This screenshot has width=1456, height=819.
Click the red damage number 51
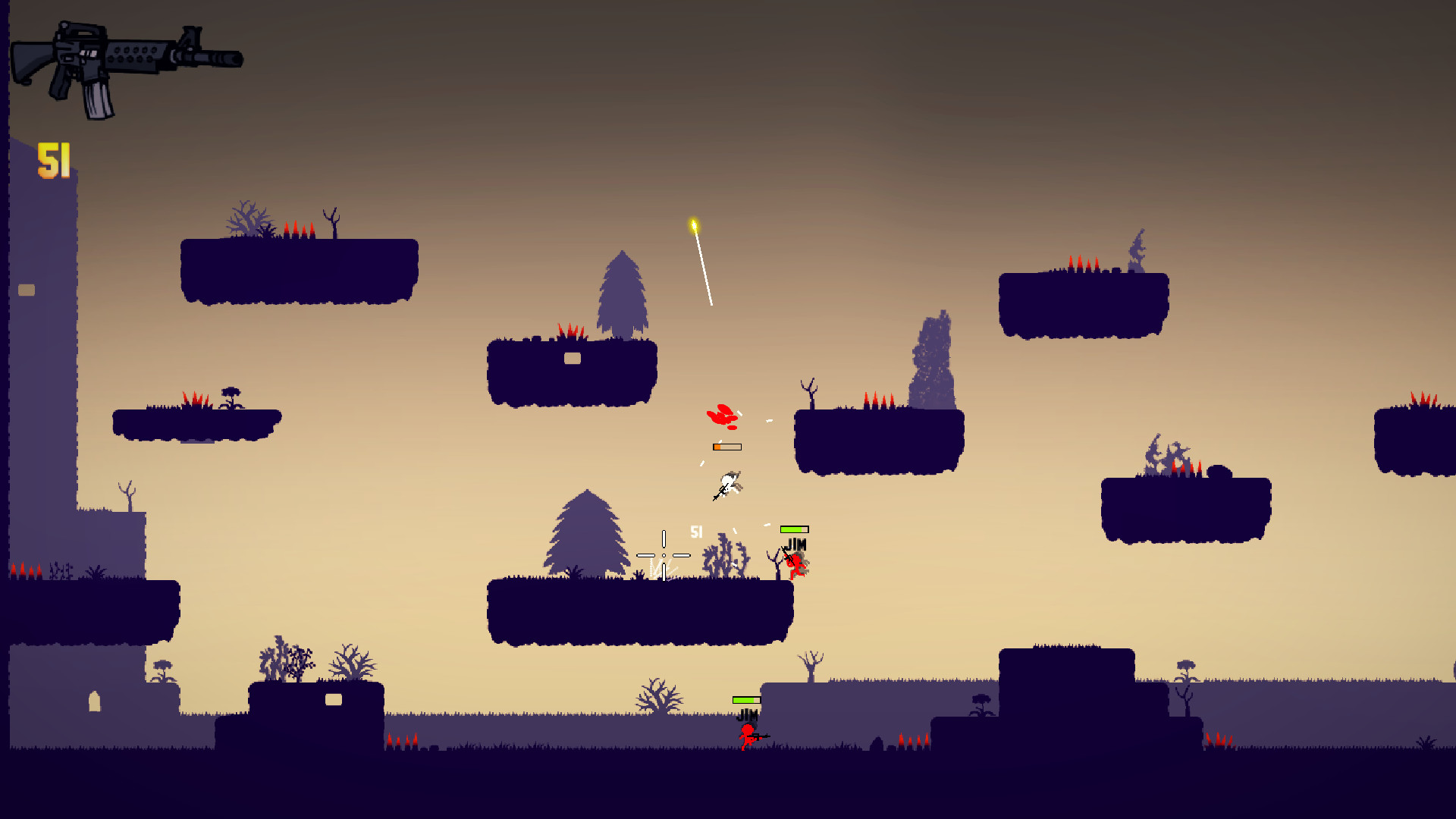(x=697, y=531)
